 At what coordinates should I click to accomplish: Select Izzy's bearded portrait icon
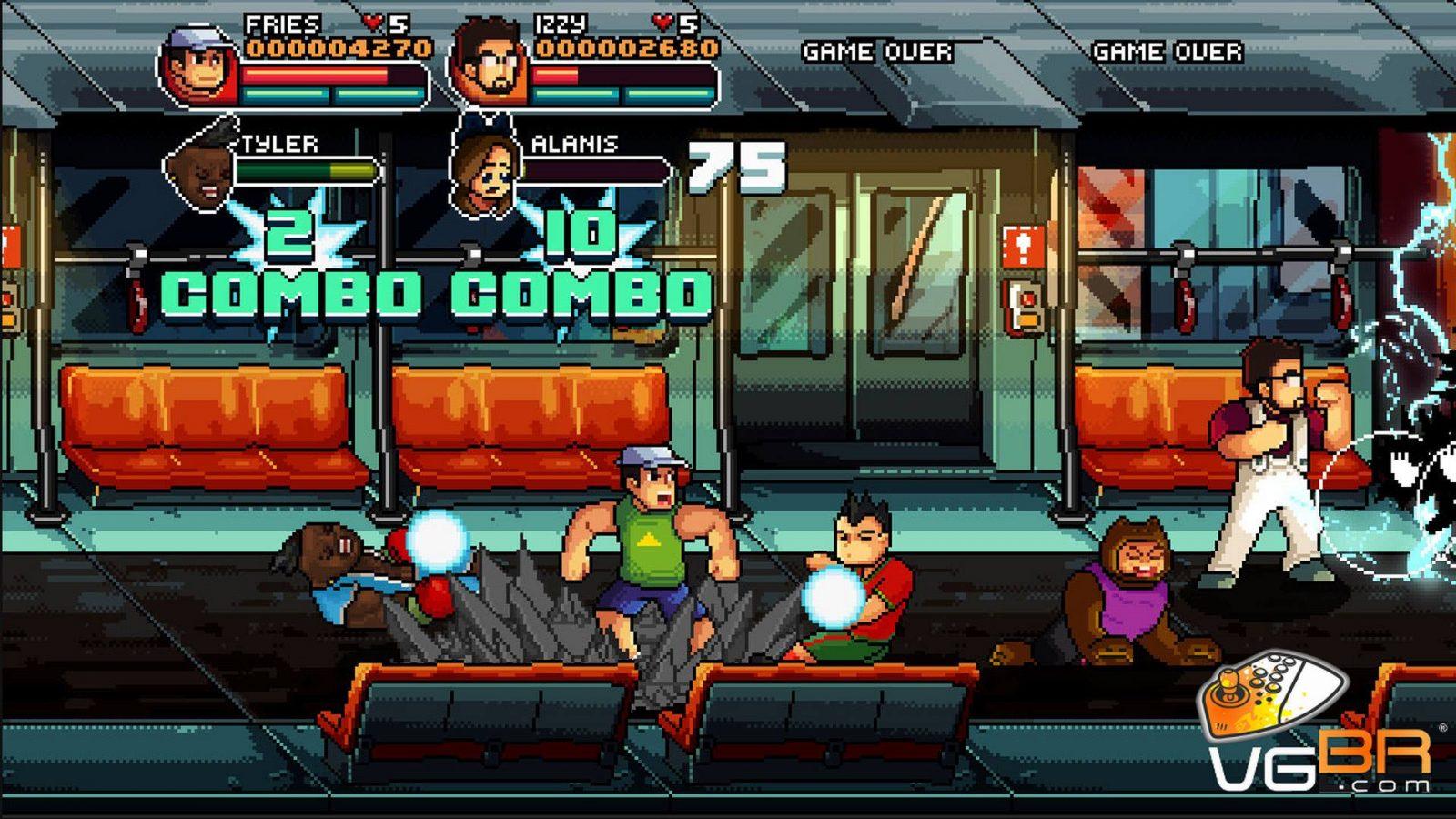pos(489,64)
